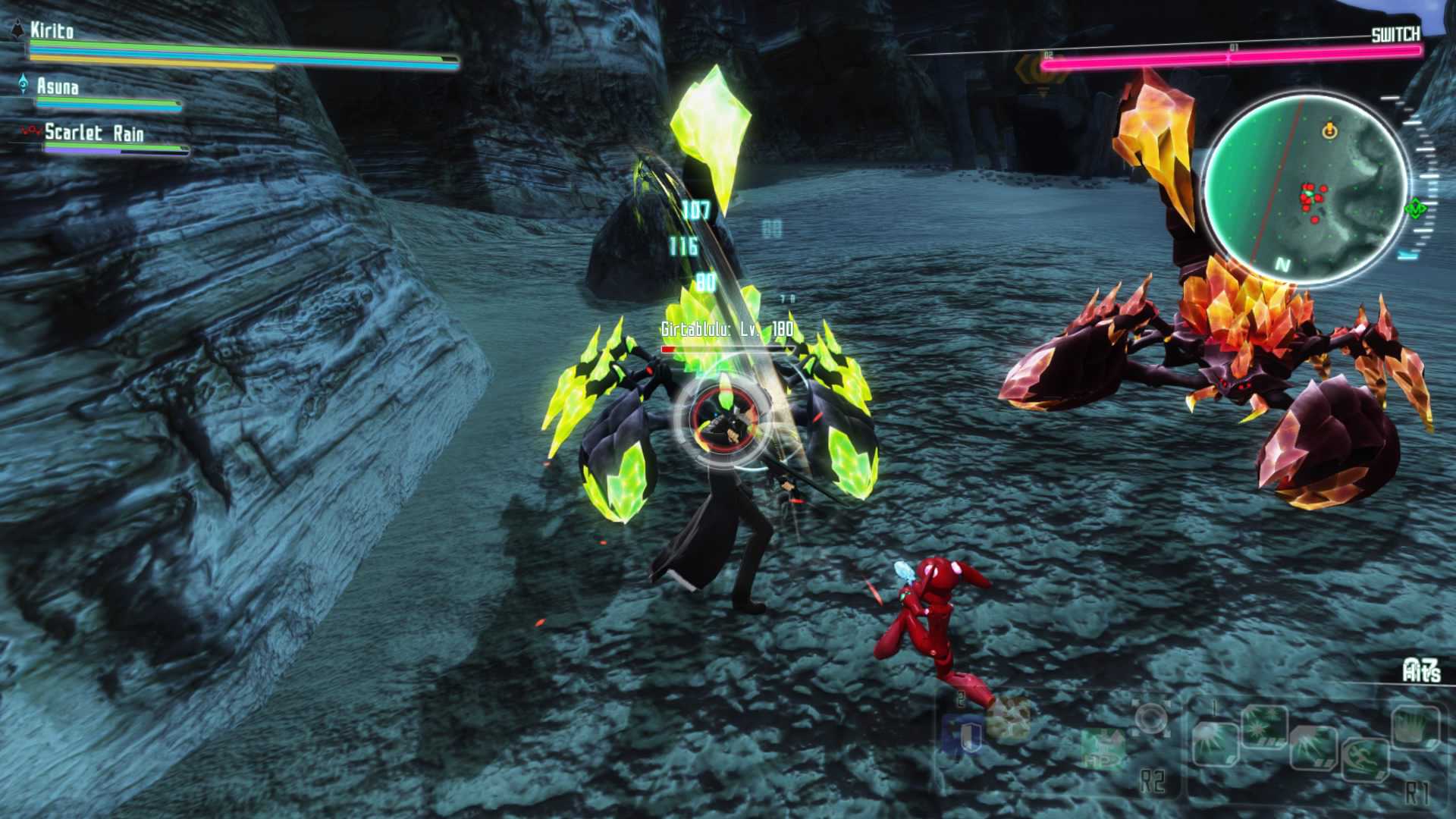The width and height of the screenshot is (1456, 819).
Task: Select Asuna in the party list
Action: (x=58, y=87)
